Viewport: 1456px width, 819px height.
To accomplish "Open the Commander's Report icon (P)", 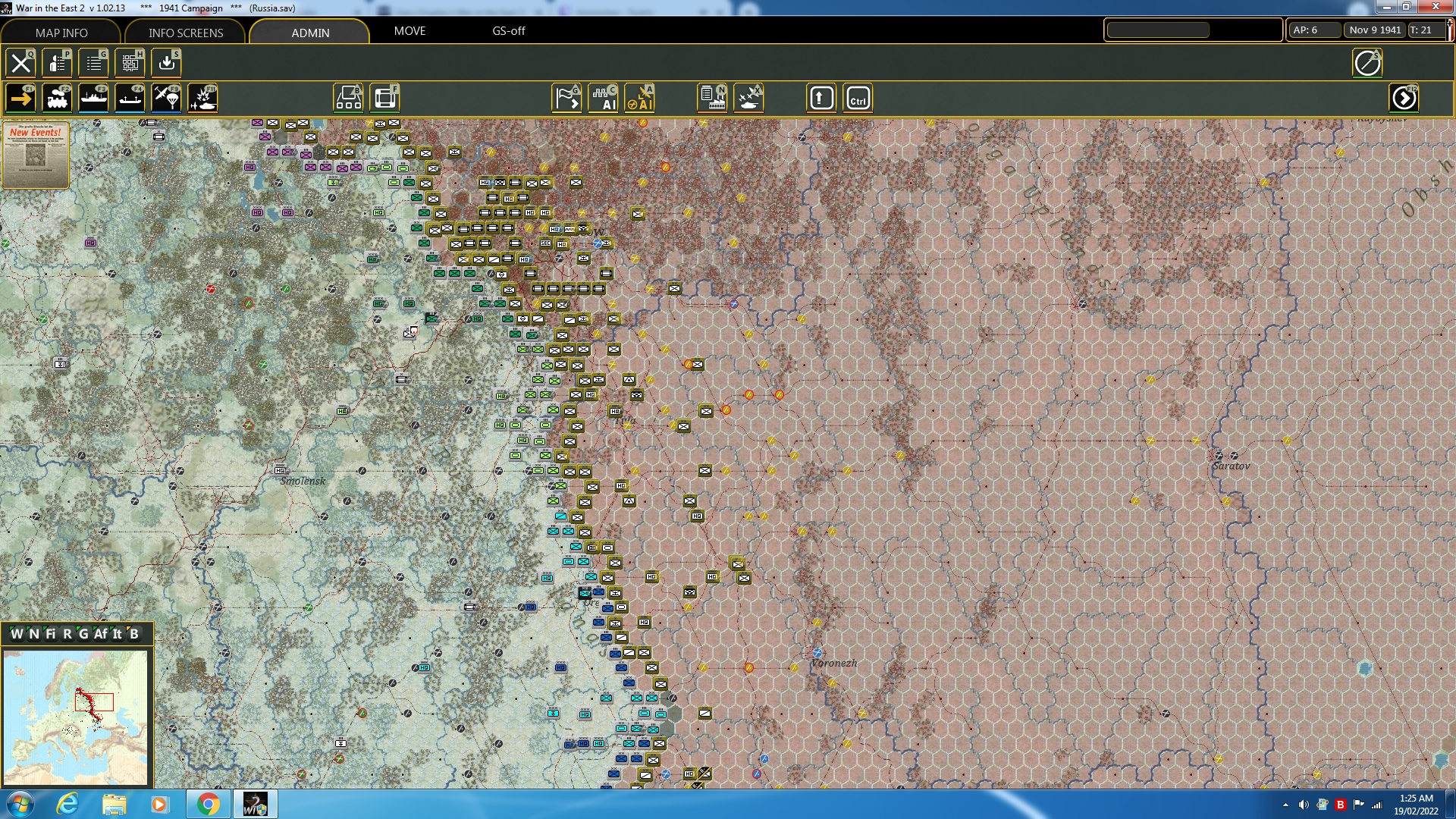I will (57, 63).
